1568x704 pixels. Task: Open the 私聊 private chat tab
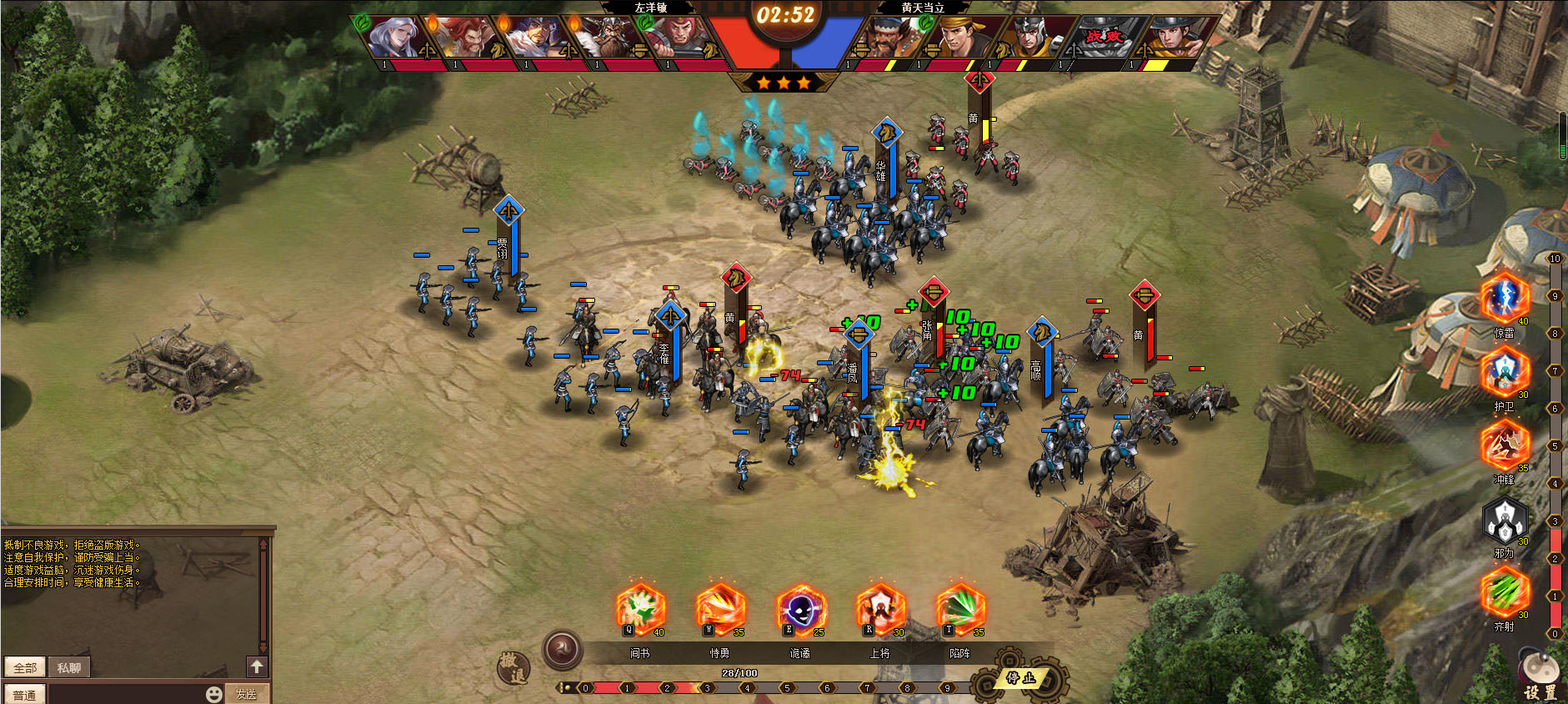point(69,667)
